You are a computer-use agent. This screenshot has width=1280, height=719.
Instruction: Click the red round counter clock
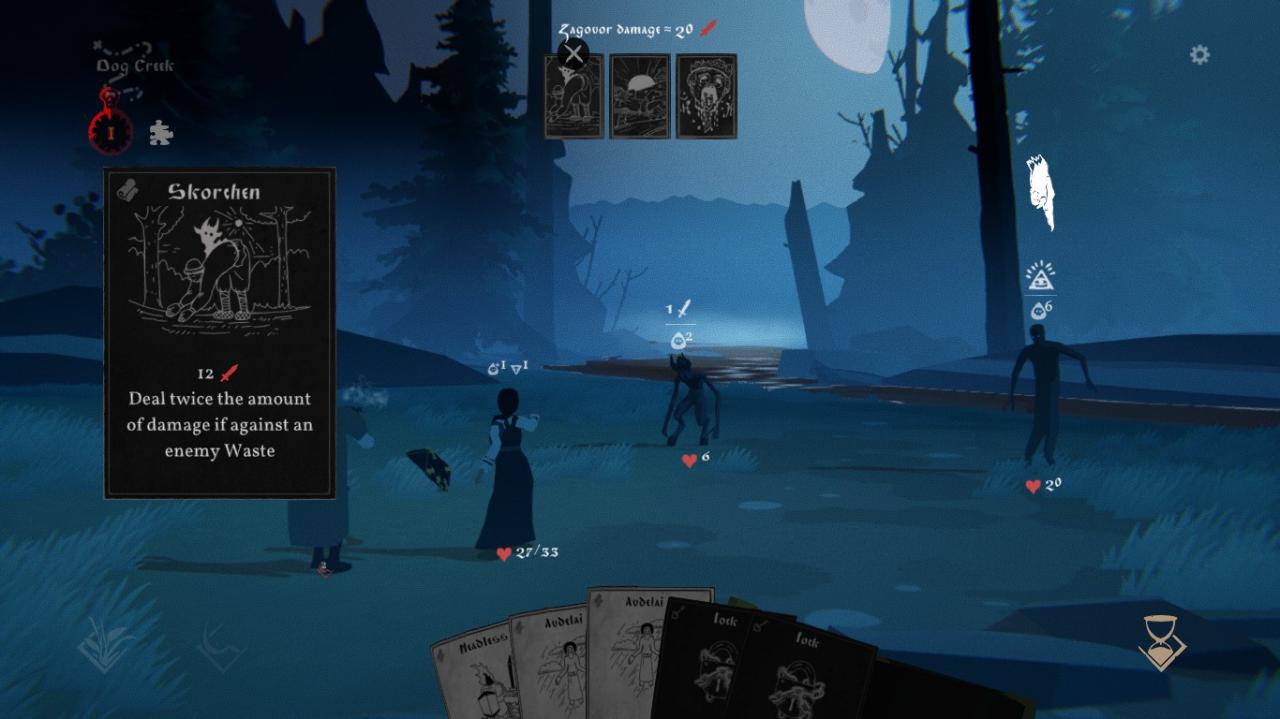(111, 131)
